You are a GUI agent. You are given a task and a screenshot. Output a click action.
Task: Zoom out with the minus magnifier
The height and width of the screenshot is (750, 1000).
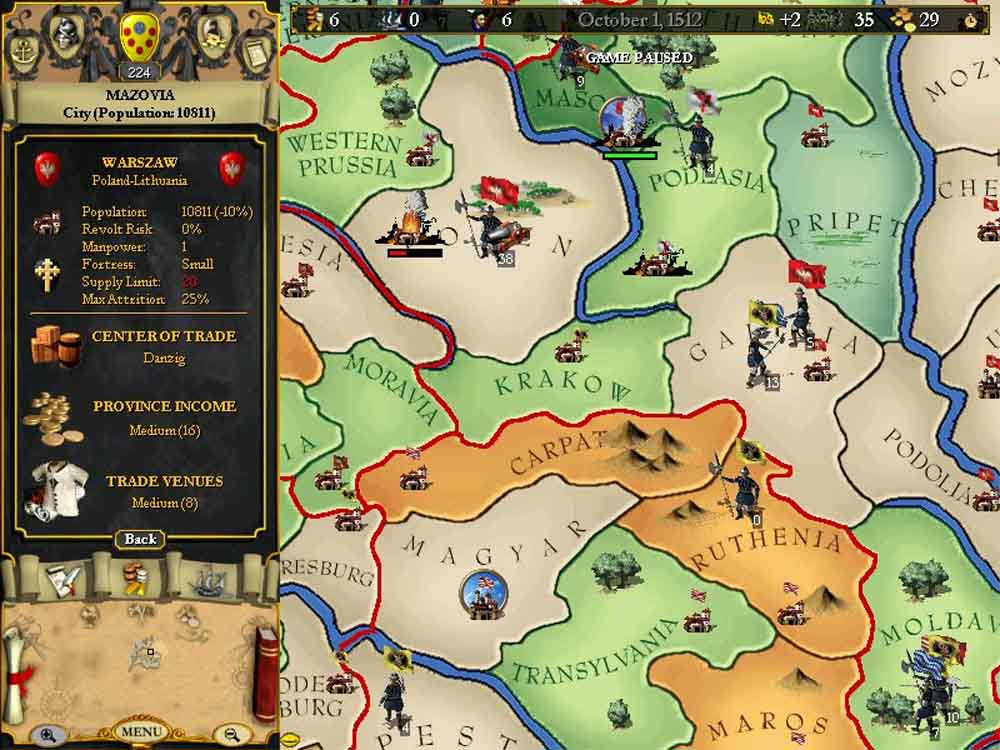232,734
